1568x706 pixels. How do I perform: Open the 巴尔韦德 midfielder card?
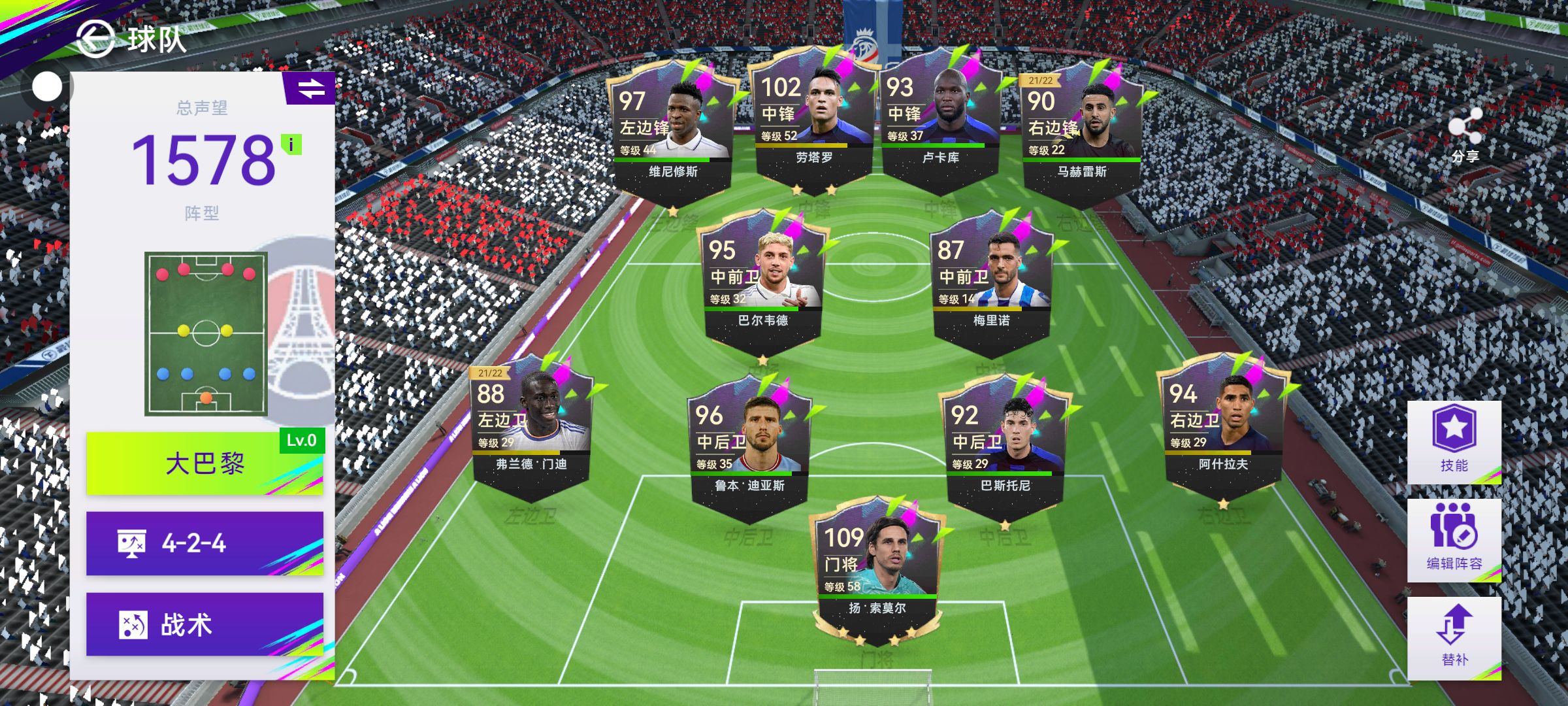pos(763,281)
